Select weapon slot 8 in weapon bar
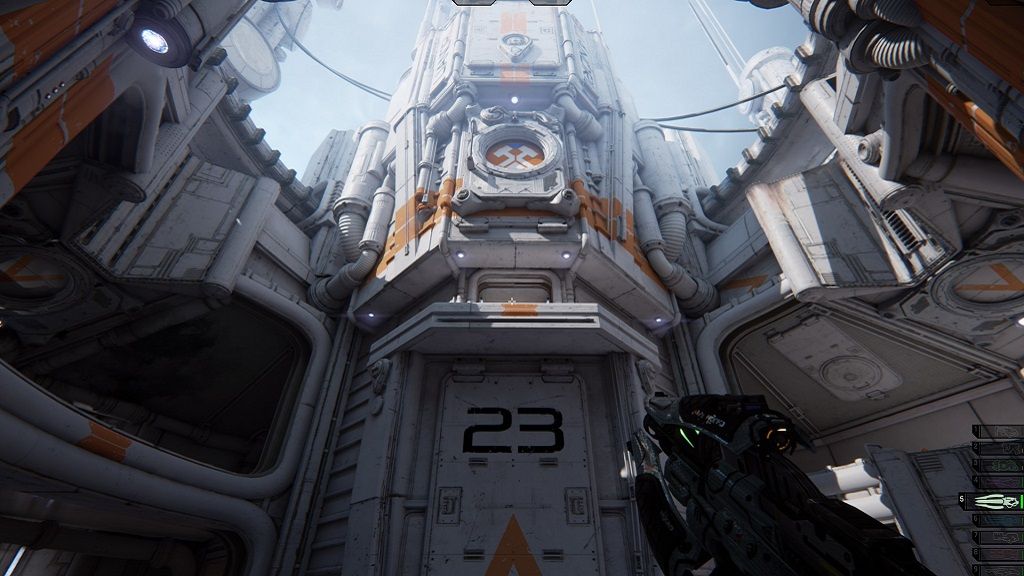The height and width of the screenshot is (576, 1024). 999,554
